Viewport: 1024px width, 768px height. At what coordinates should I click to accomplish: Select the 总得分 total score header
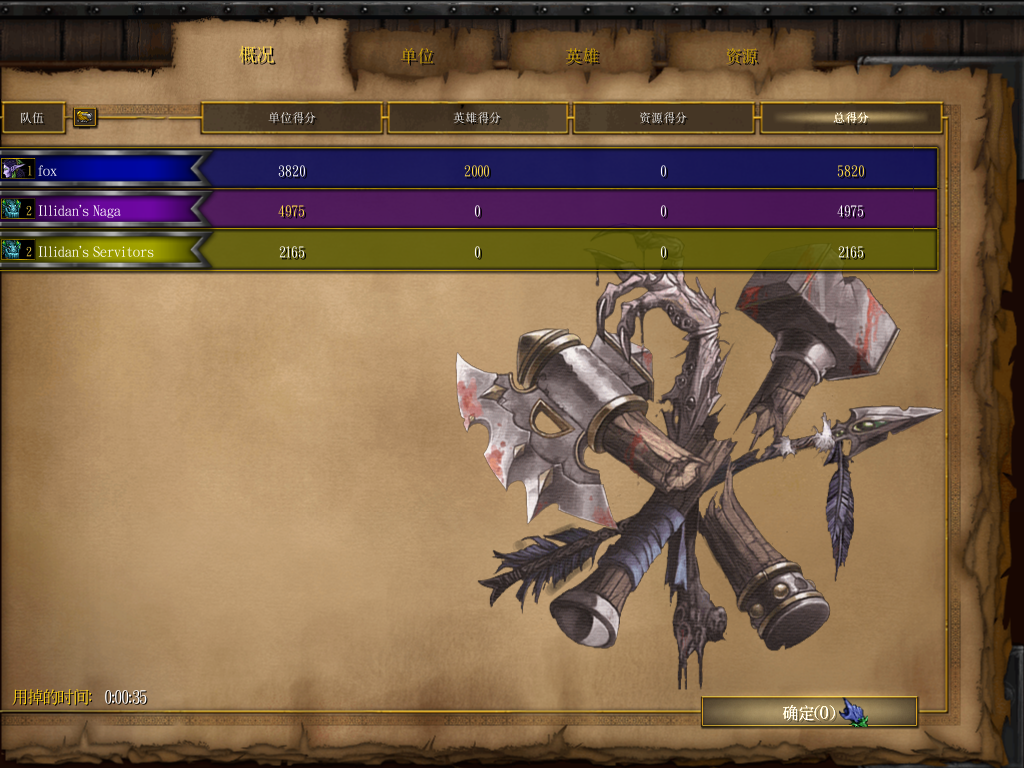(851, 117)
